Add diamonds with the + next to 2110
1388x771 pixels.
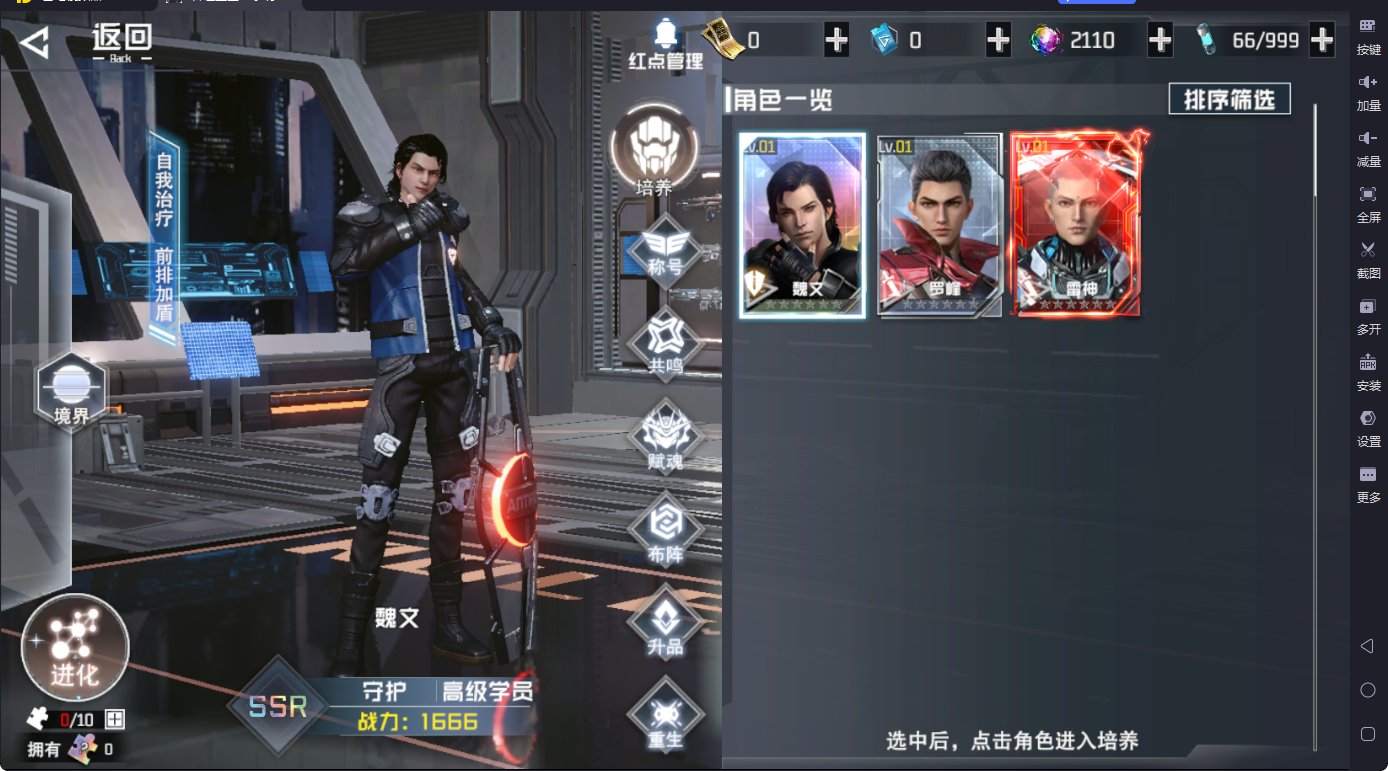tap(1159, 40)
